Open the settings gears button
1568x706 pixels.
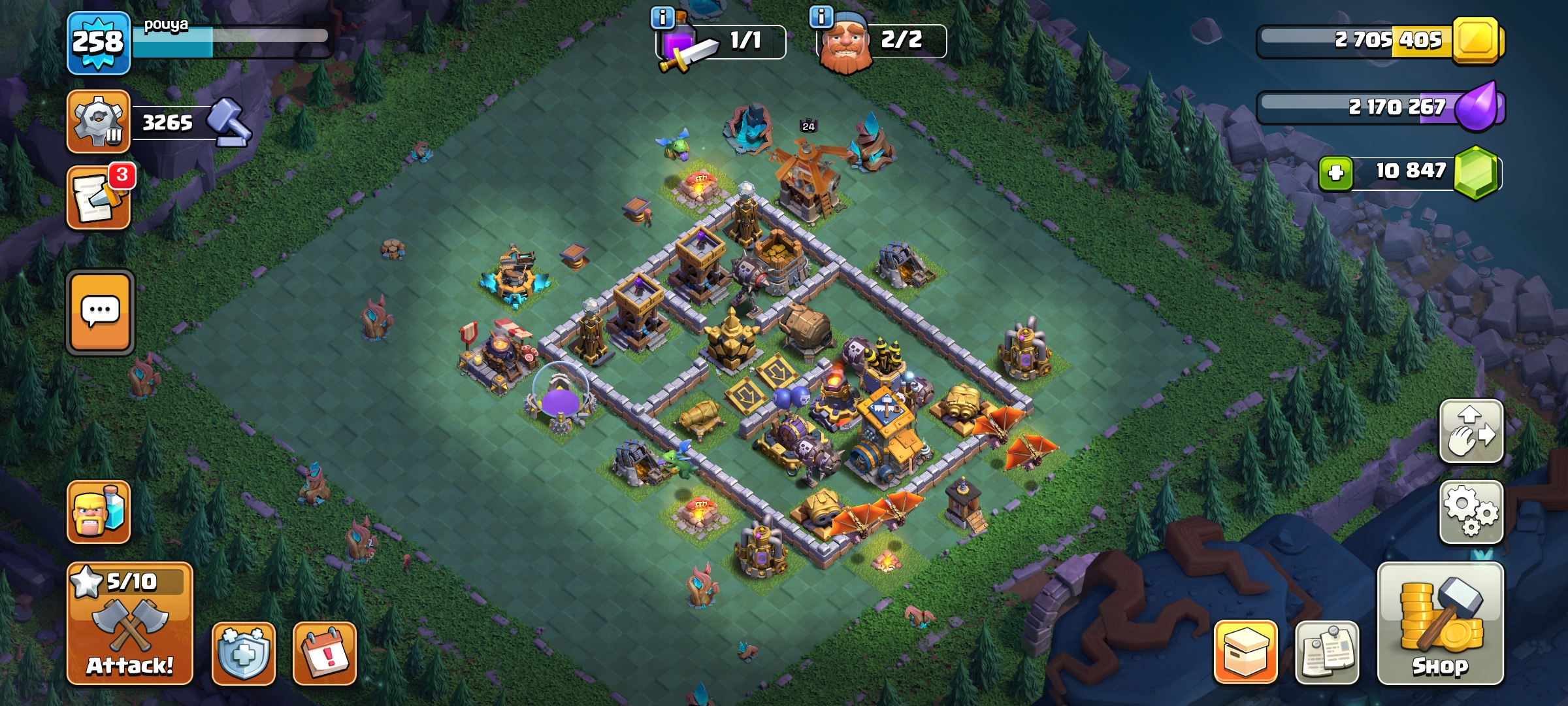click(x=1471, y=512)
